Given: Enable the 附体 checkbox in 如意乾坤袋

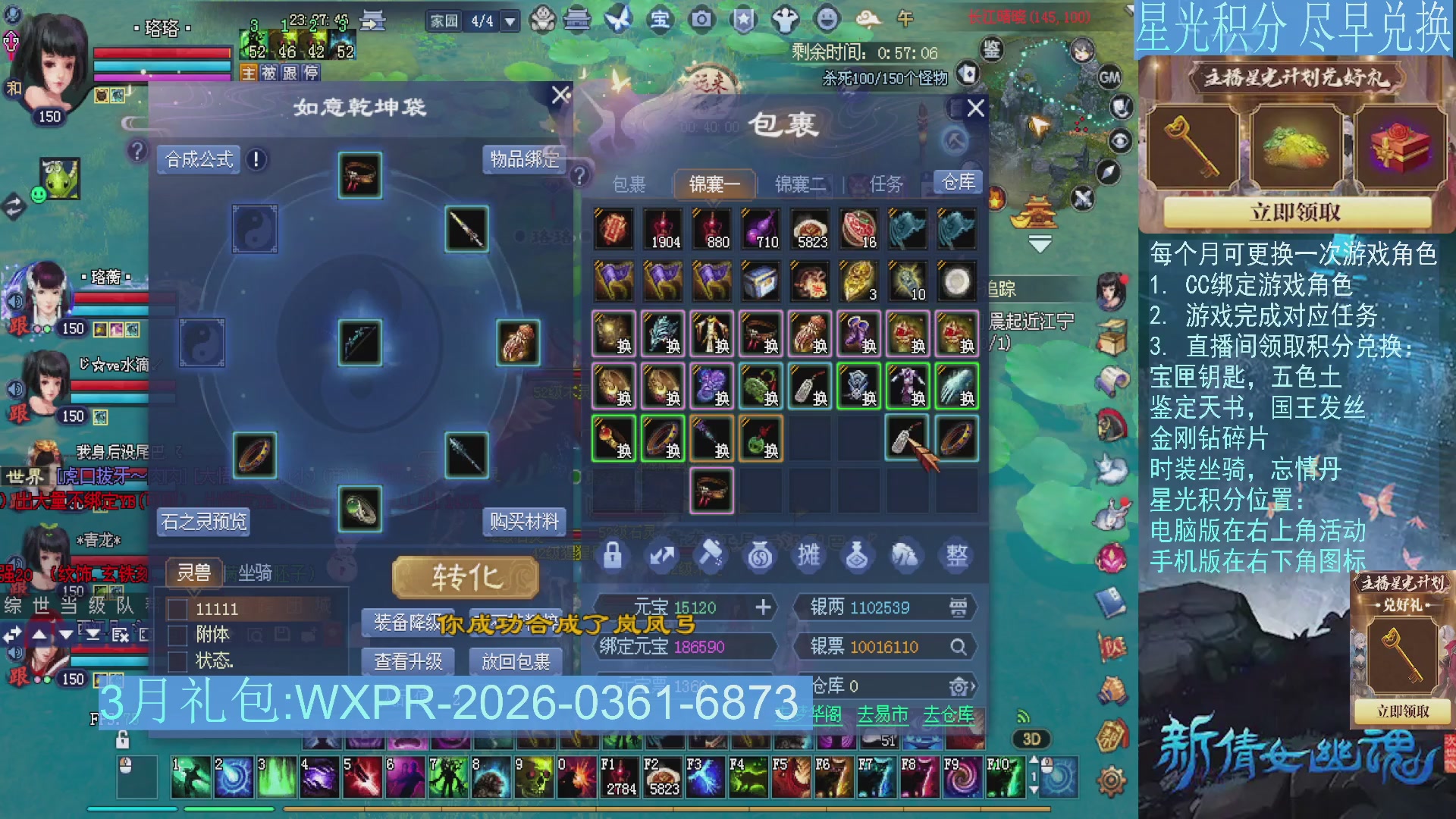Looking at the screenshot, I should pyautogui.click(x=179, y=635).
